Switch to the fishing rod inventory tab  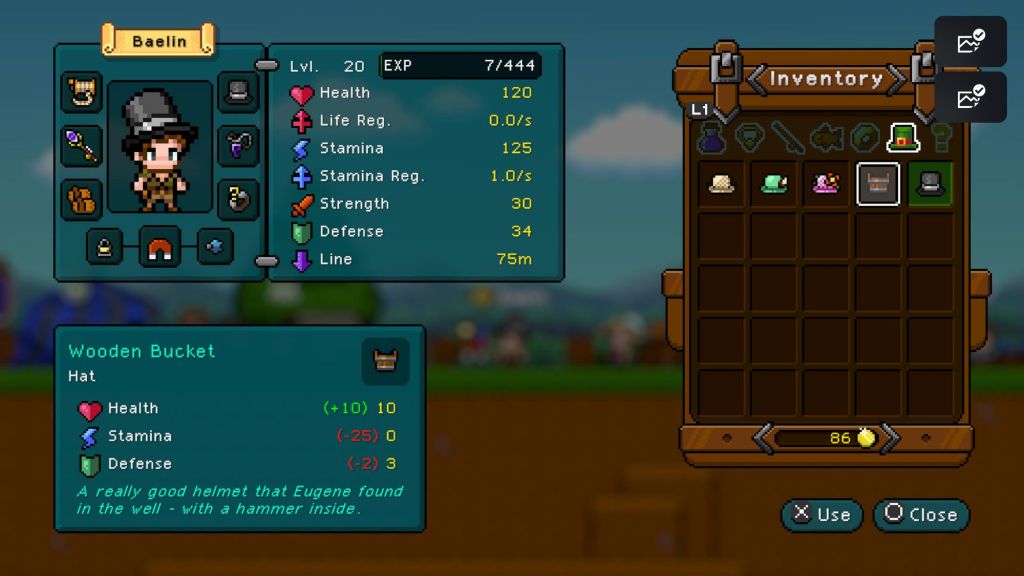pyautogui.click(x=786, y=138)
